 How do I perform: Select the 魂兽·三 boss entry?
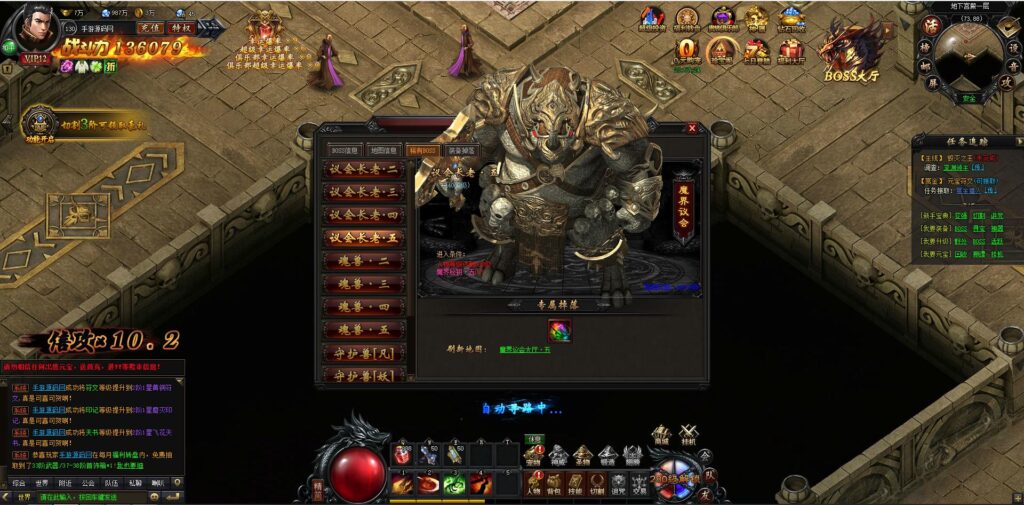point(364,284)
